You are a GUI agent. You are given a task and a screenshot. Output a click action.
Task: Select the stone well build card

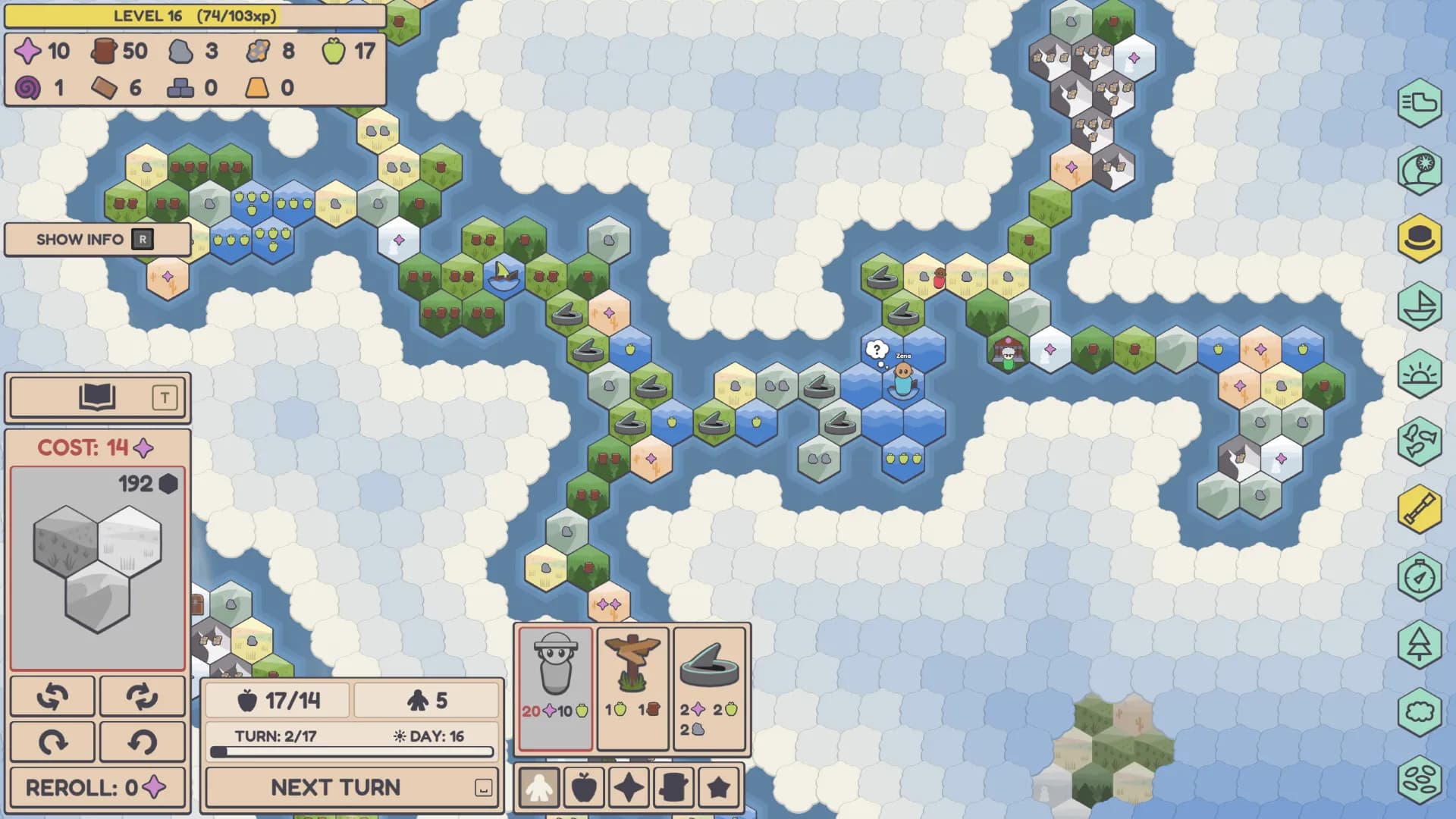point(710,687)
